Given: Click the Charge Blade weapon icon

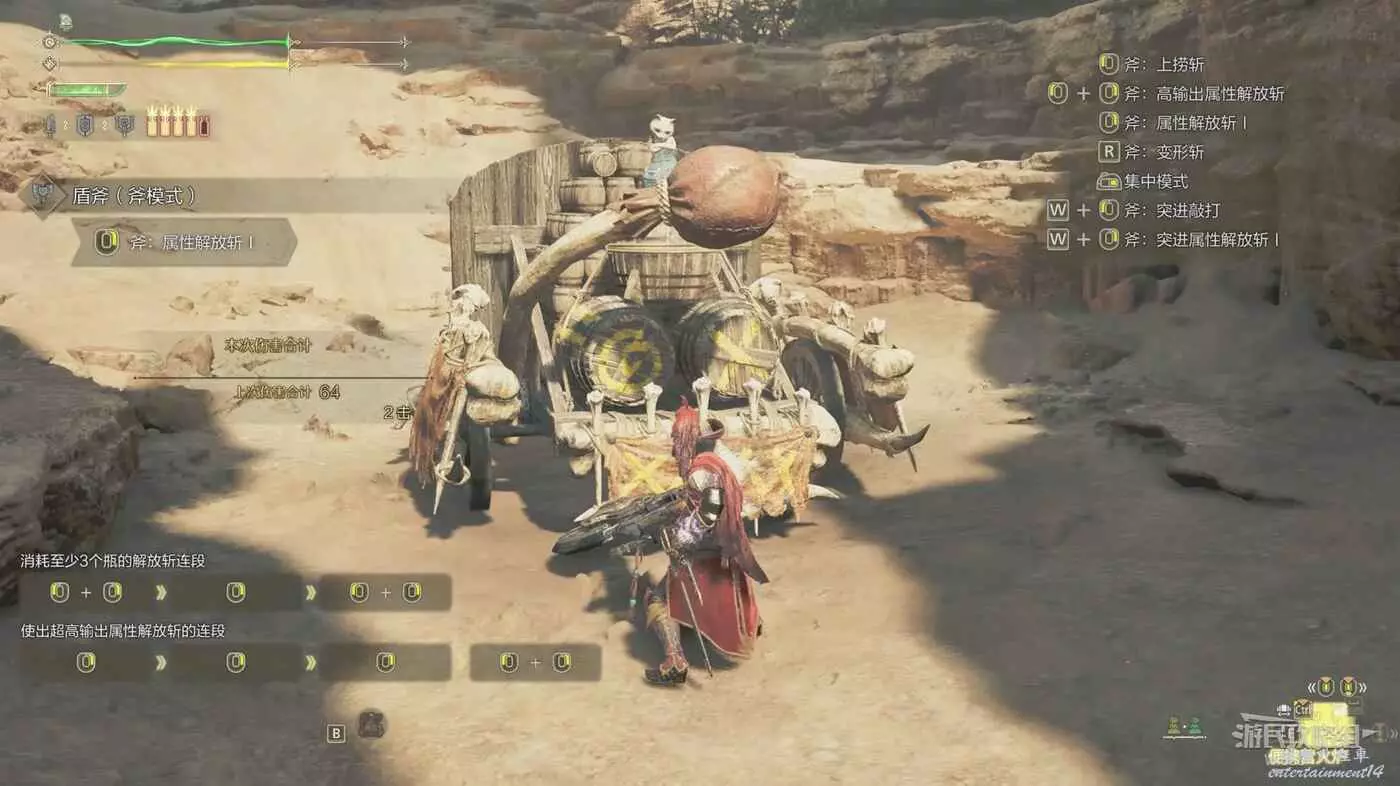Looking at the screenshot, I should click(43, 195).
